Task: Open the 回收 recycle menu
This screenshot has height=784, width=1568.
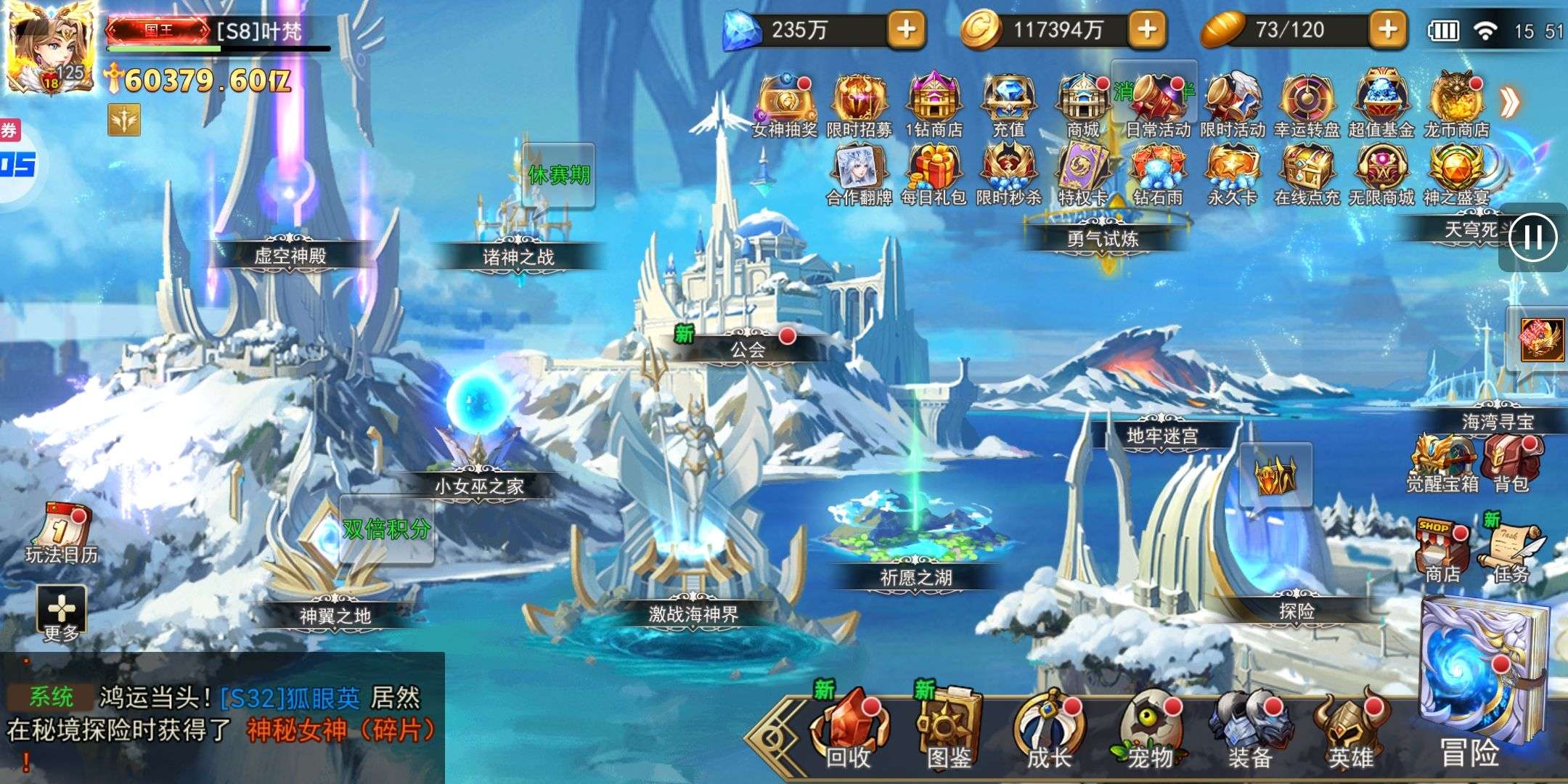Action: (848, 730)
